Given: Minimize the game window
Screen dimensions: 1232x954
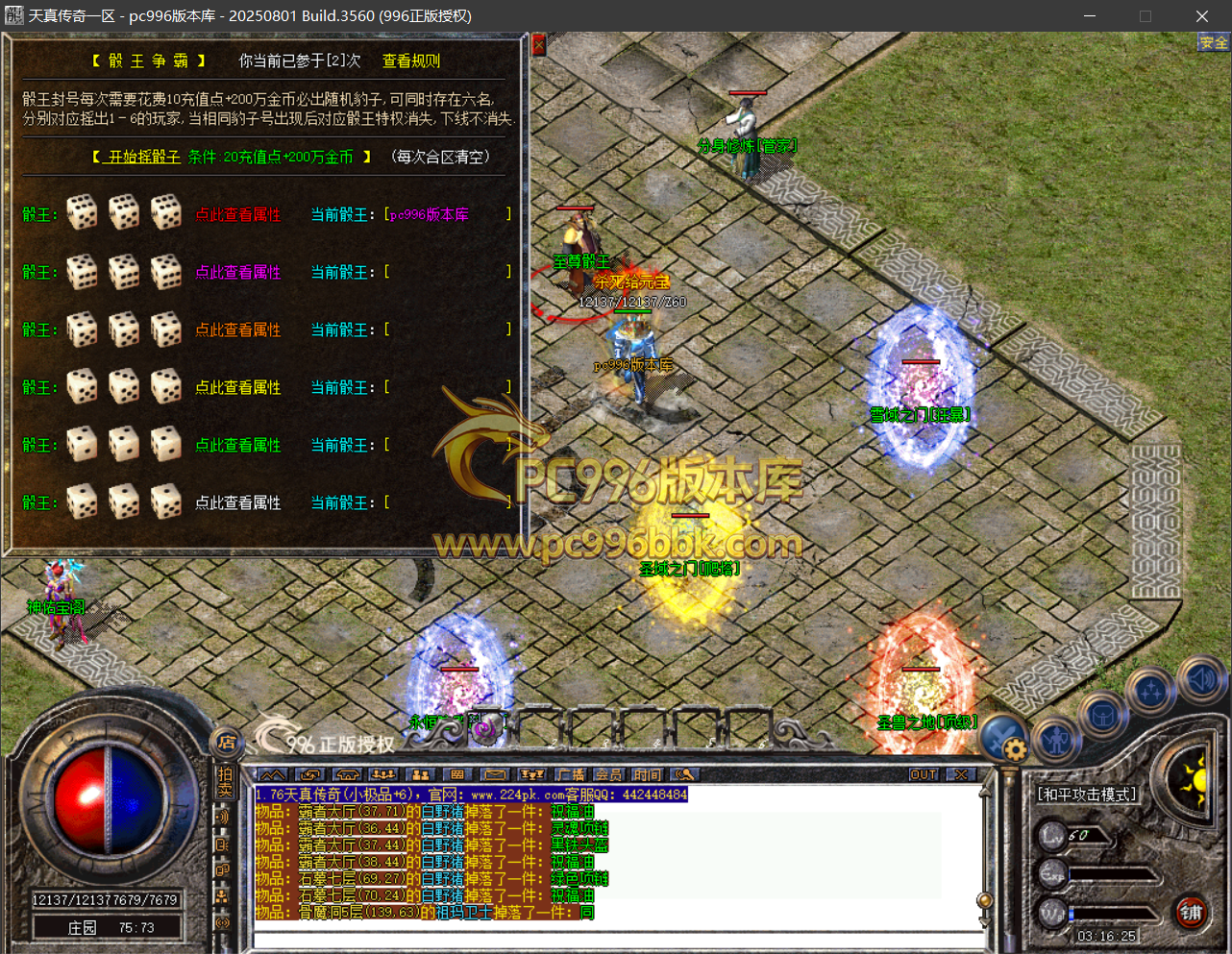Looking at the screenshot, I should 1090,16.
